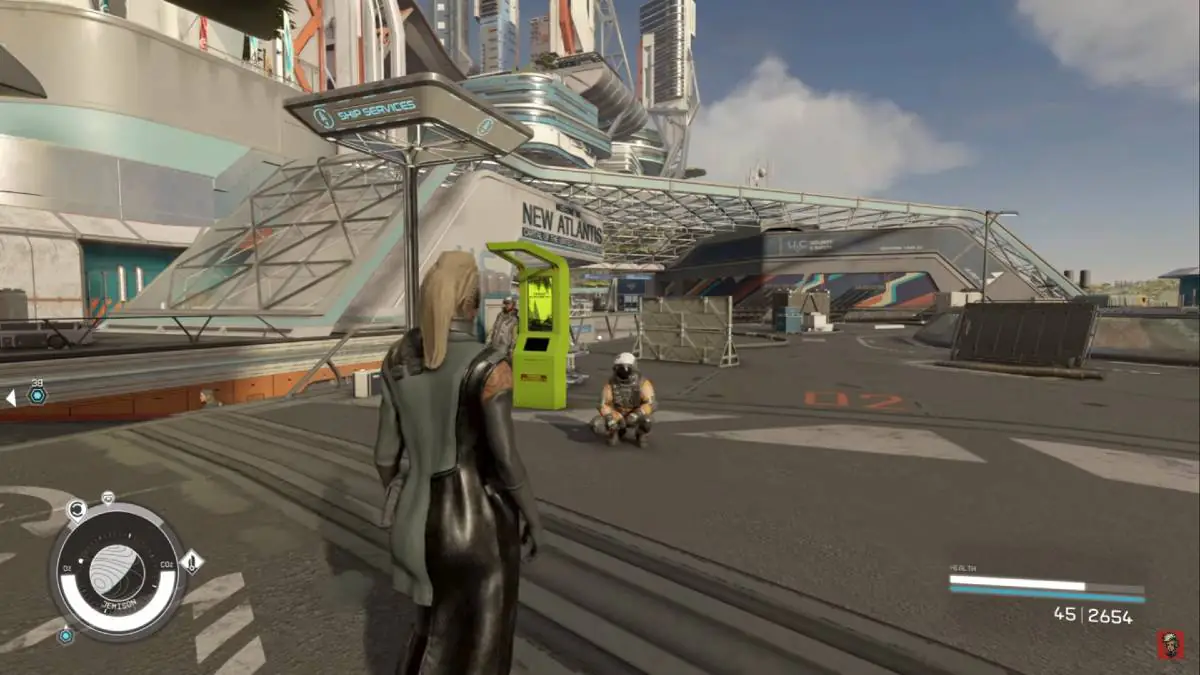Click the Jemison planet compass dial
Screen dimensions: 1200x675
[116, 572]
